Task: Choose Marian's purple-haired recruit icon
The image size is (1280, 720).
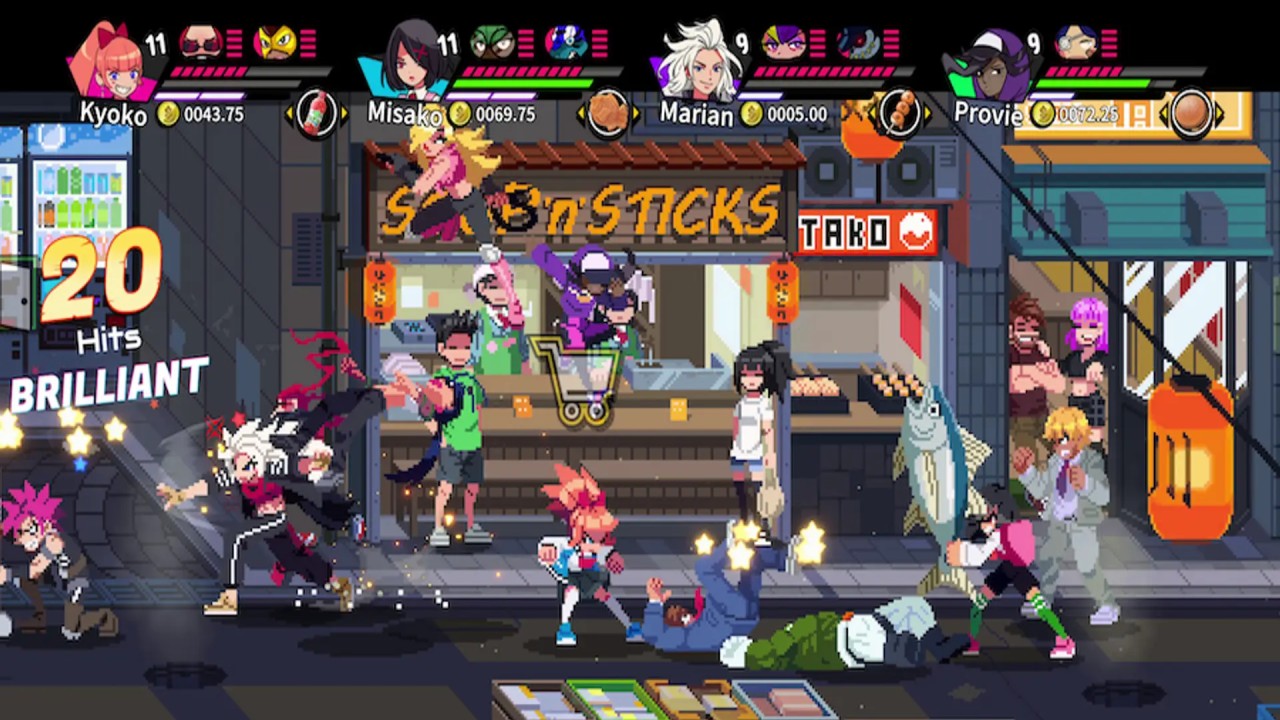Action: pyautogui.click(x=783, y=42)
